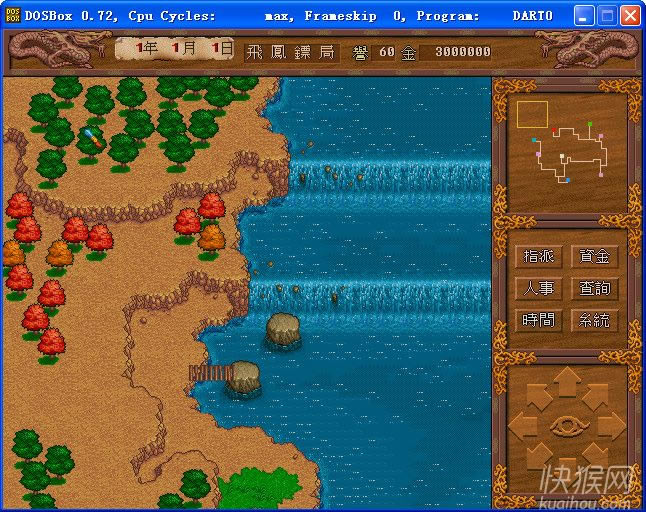Viewport: 646px width, 512px height.
Task: Minimize the DOSBox window
Action: coord(586,16)
